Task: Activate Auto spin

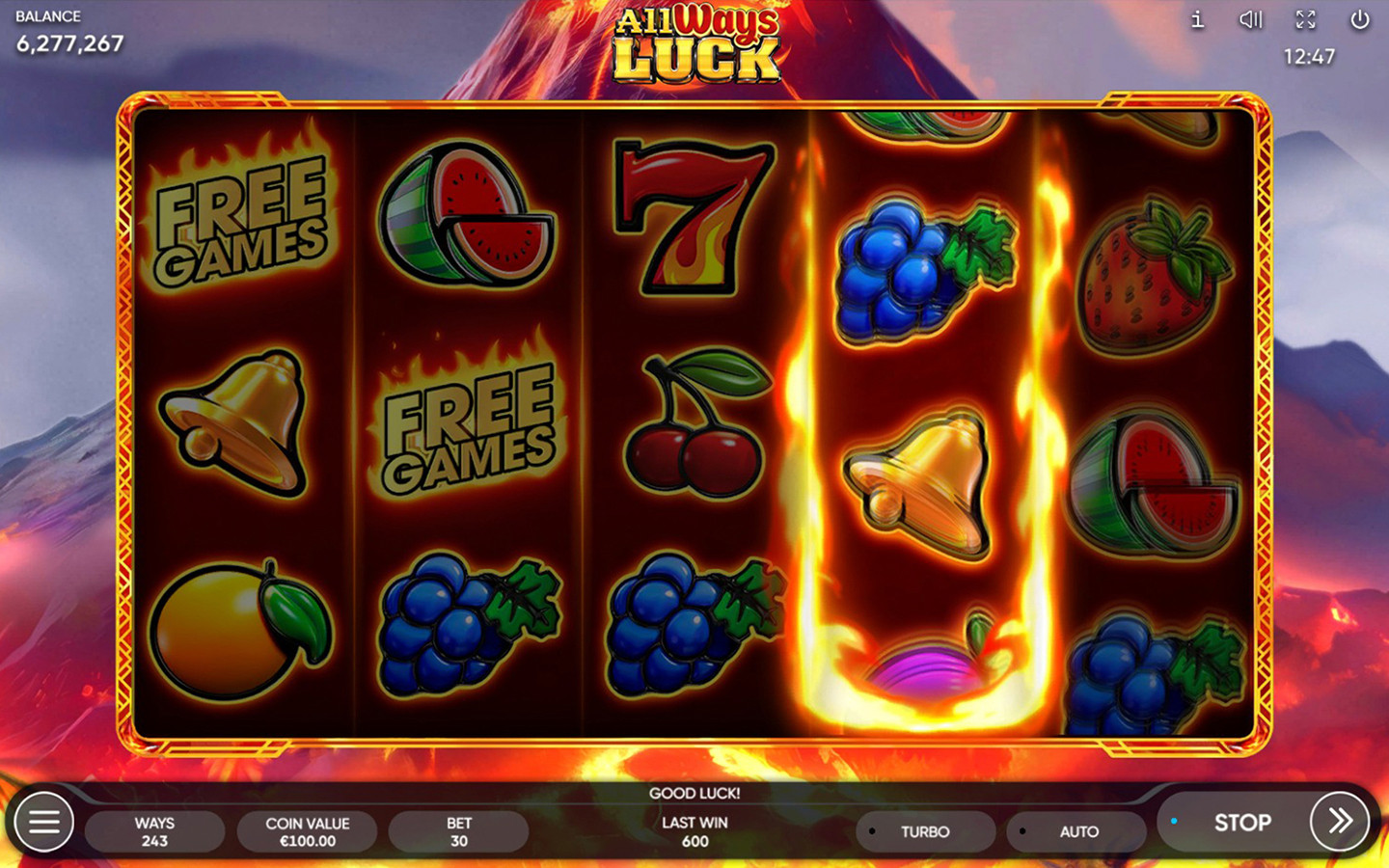Action: [1076, 831]
